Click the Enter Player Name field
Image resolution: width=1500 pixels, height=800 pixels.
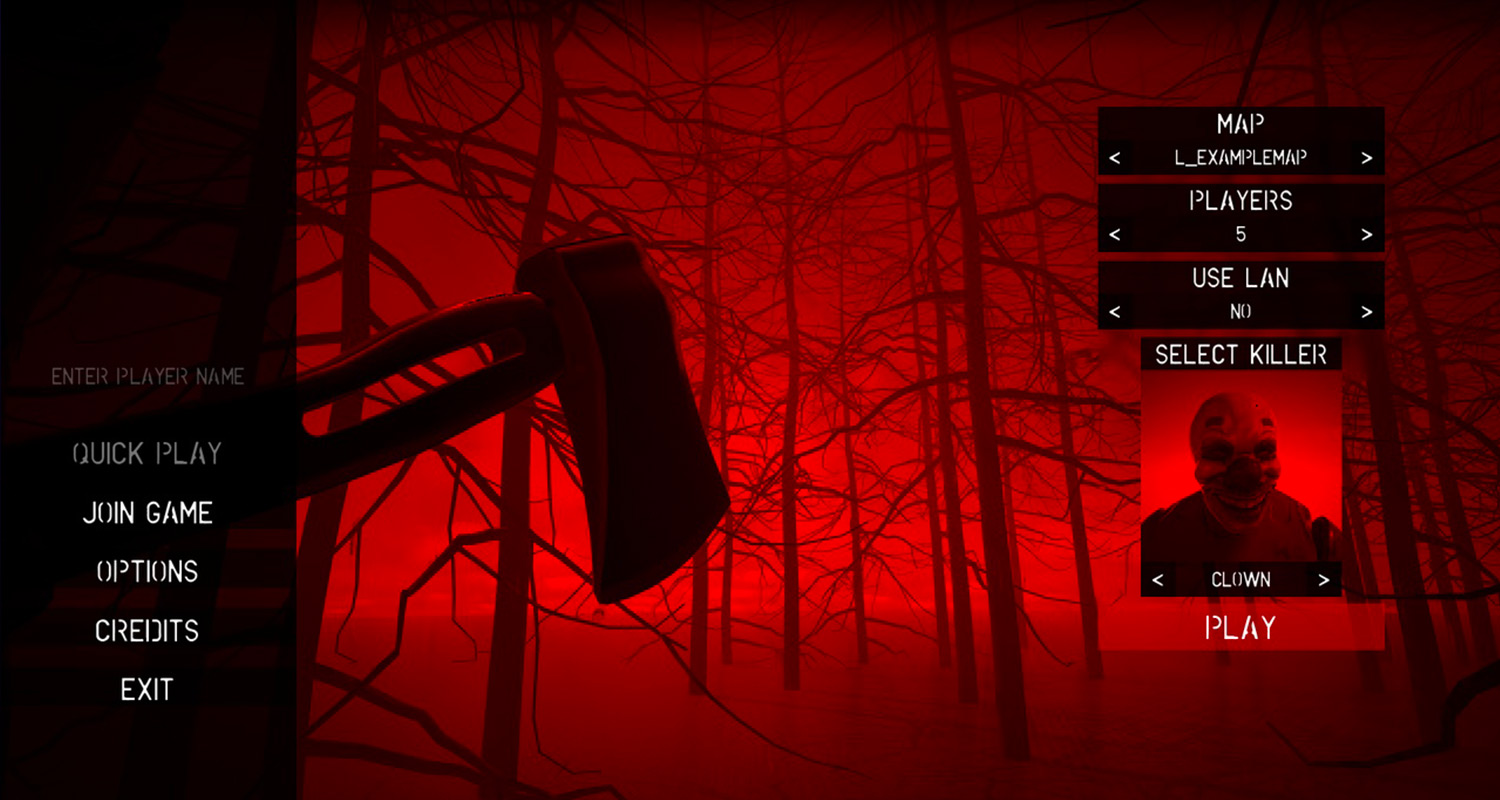pyautogui.click(x=148, y=377)
